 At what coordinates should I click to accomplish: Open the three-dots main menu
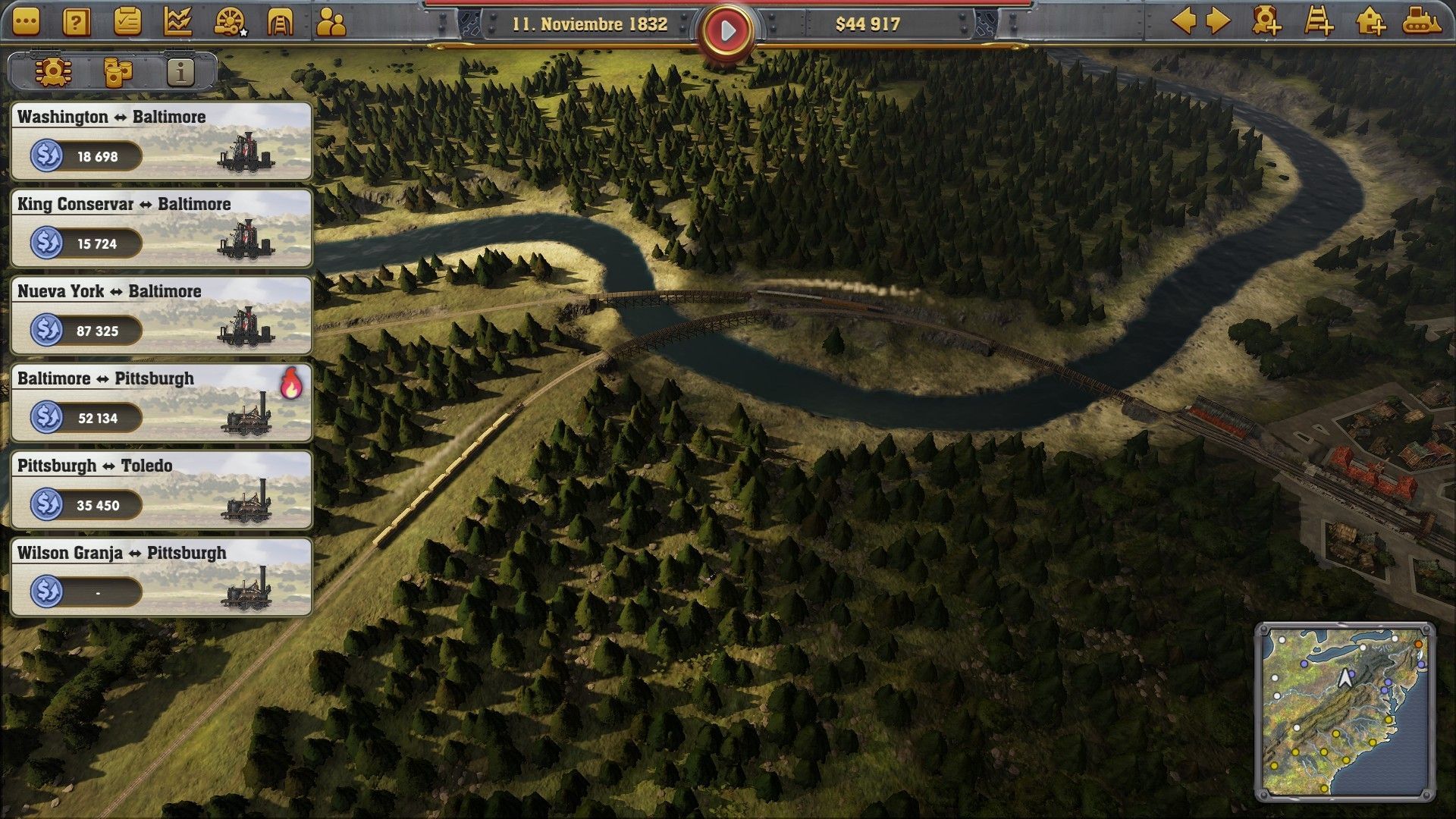coord(26,22)
